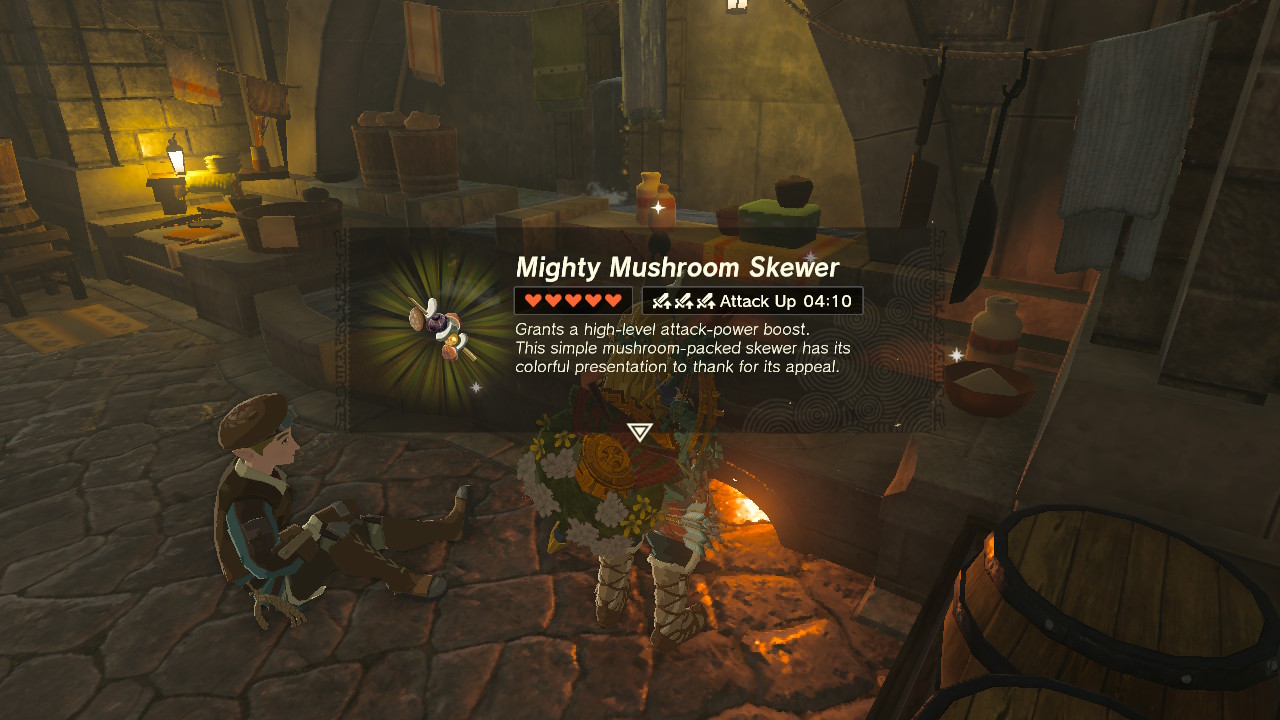Screen dimensions: 1280x720
Task: Expand the dialog using the down triangle prompt
Action: (x=640, y=432)
